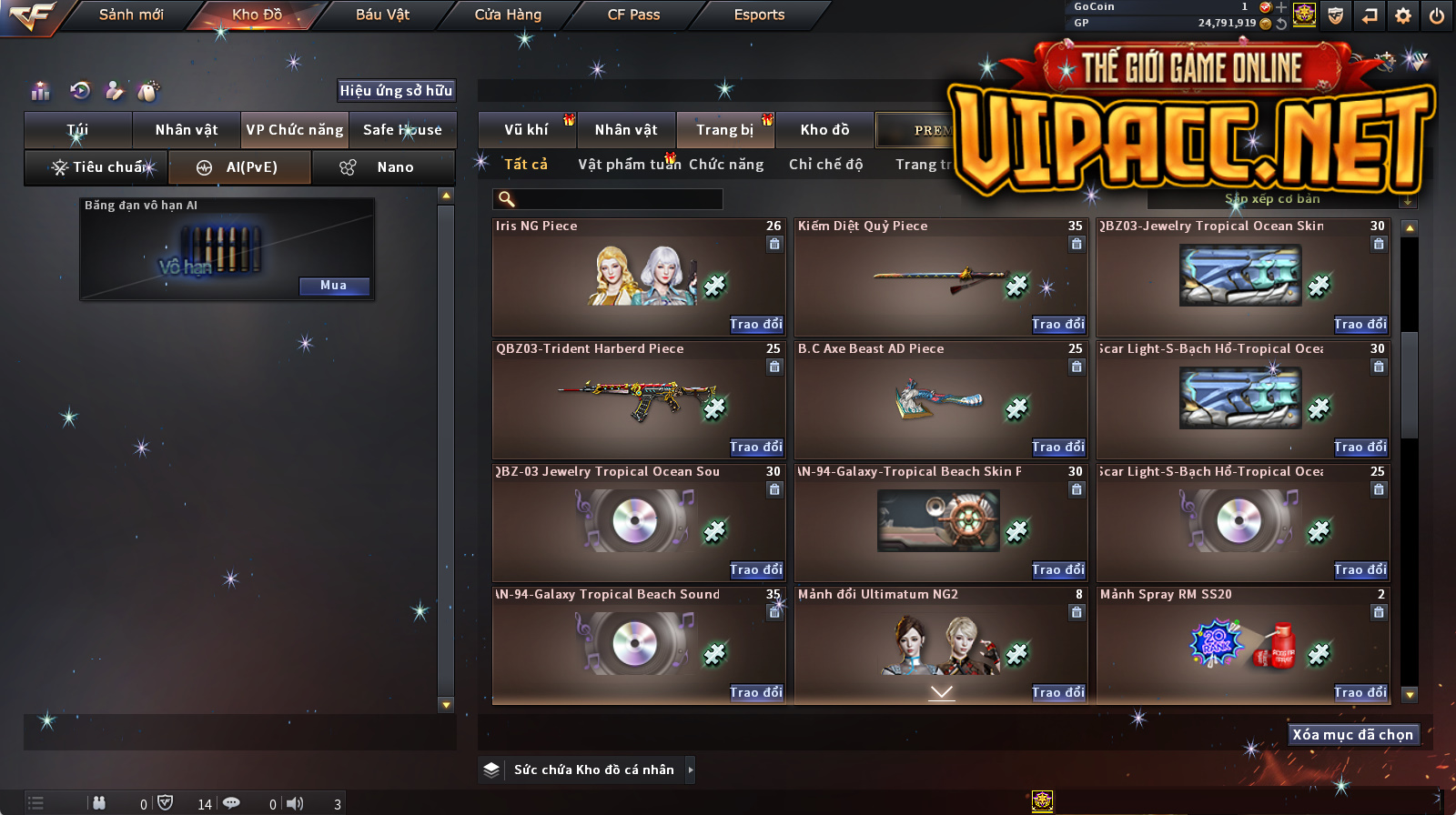The image size is (1456, 815).
Task: Exchange the B.C Axe Beast AD Piece
Action: (1057, 448)
